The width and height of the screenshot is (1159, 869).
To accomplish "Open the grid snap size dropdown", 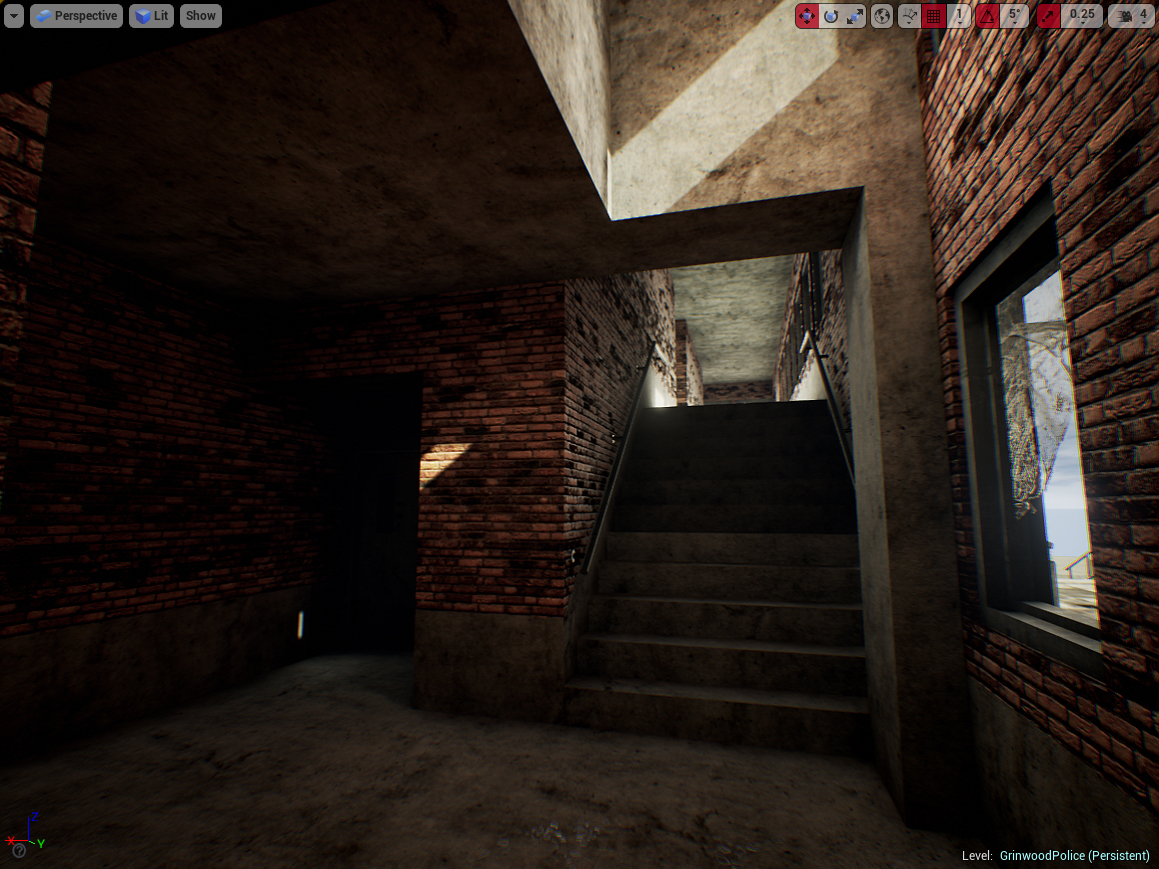I will [x=959, y=16].
